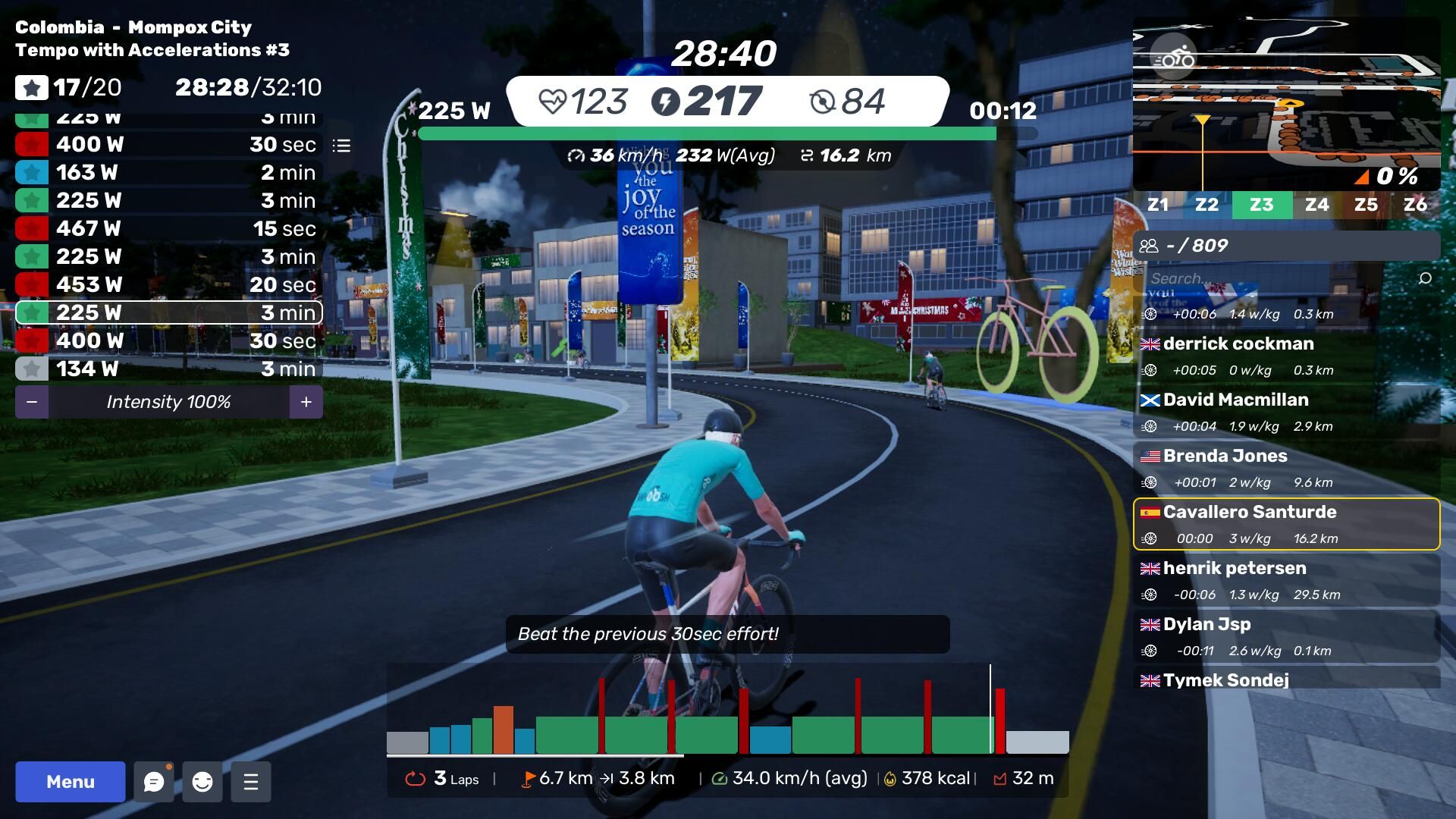The height and width of the screenshot is (819, 1456).
Task: Increase workout intensity with plus button
Action: coord(306,402)
